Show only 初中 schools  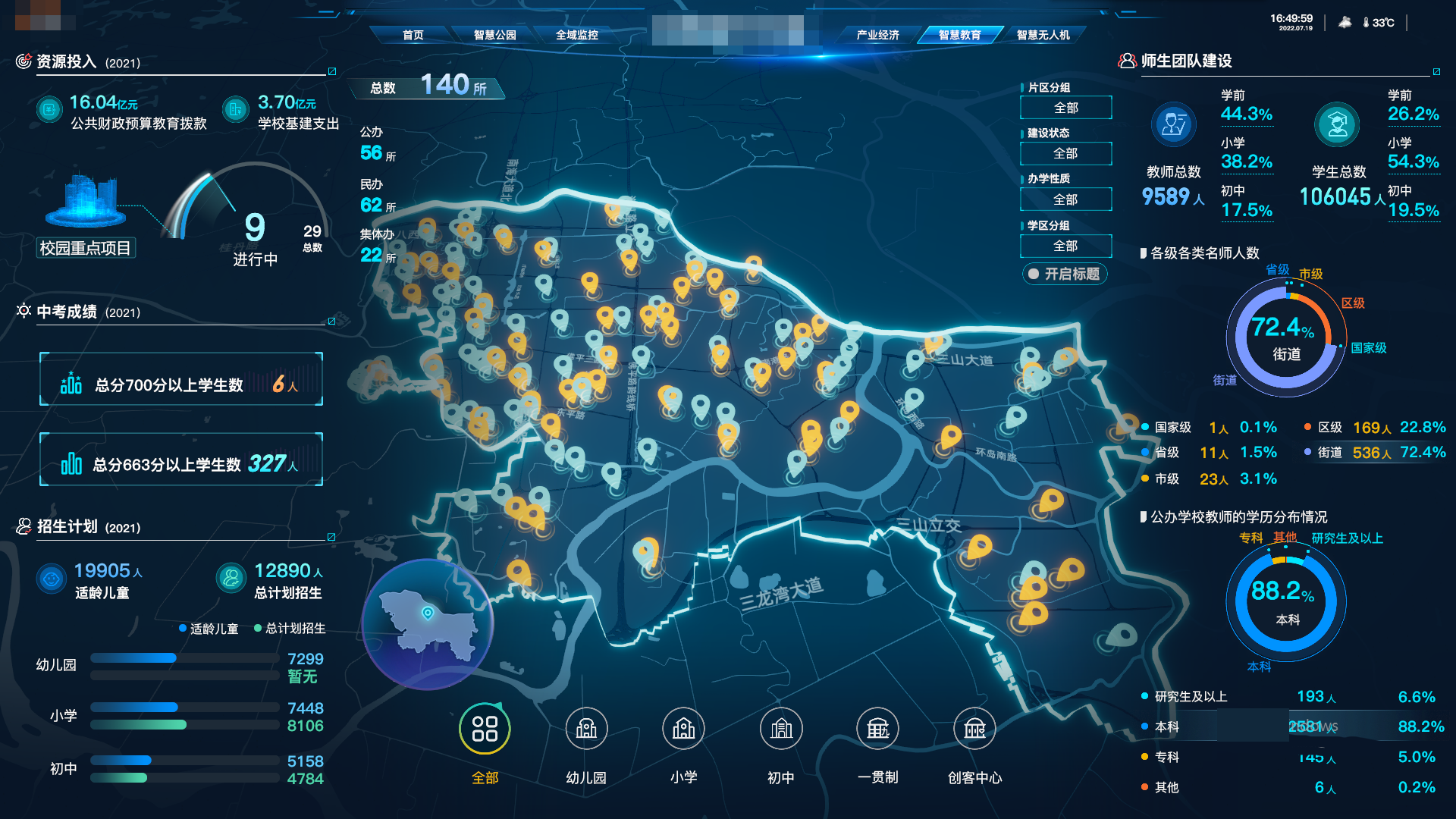781,730
